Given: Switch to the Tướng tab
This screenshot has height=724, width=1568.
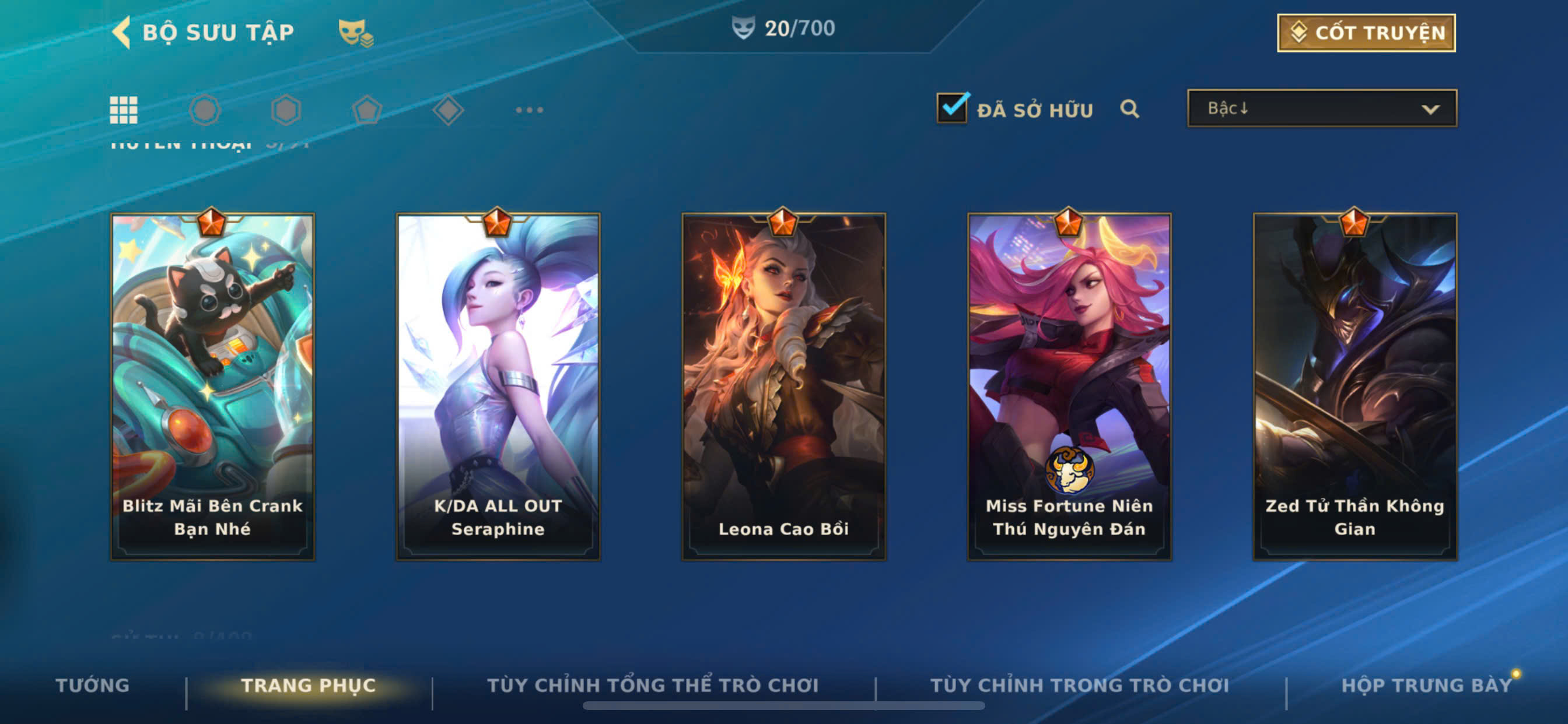Looking at the screenshot, I should click(x=93, y=685).
